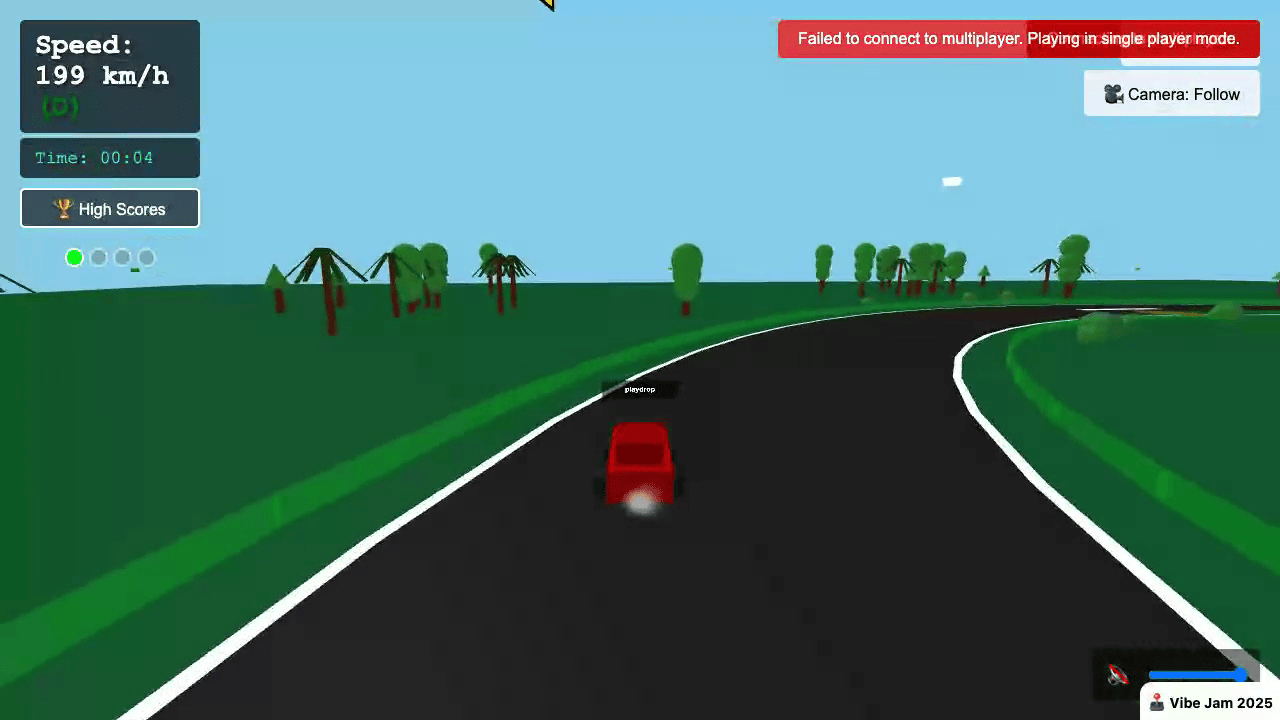Select the video camera icon
Image resolution: width=1280 pixels, height=720 pixels.
[x=1114, y=94]
